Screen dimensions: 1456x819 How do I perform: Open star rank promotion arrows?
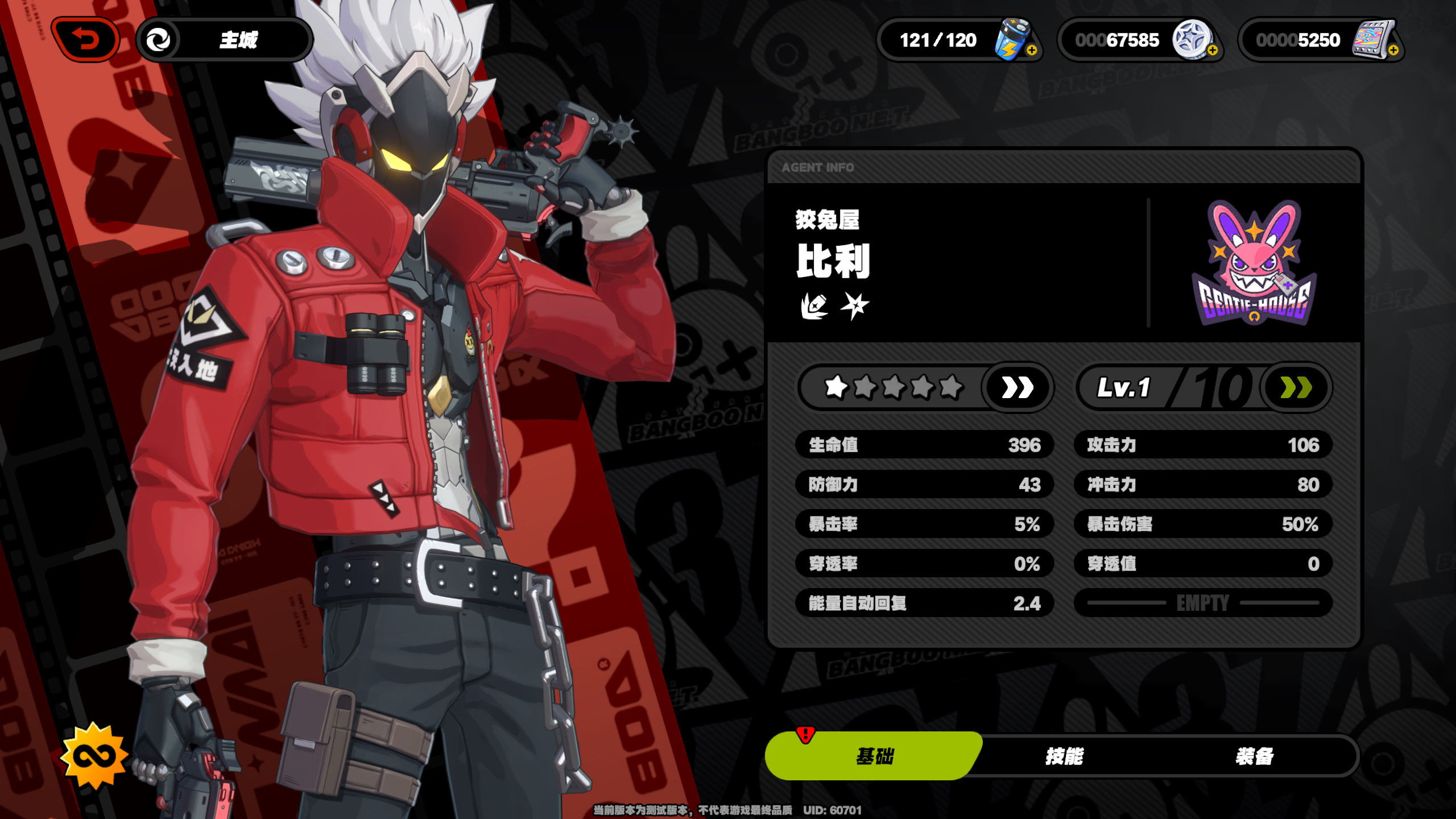tap(1017, 388)
